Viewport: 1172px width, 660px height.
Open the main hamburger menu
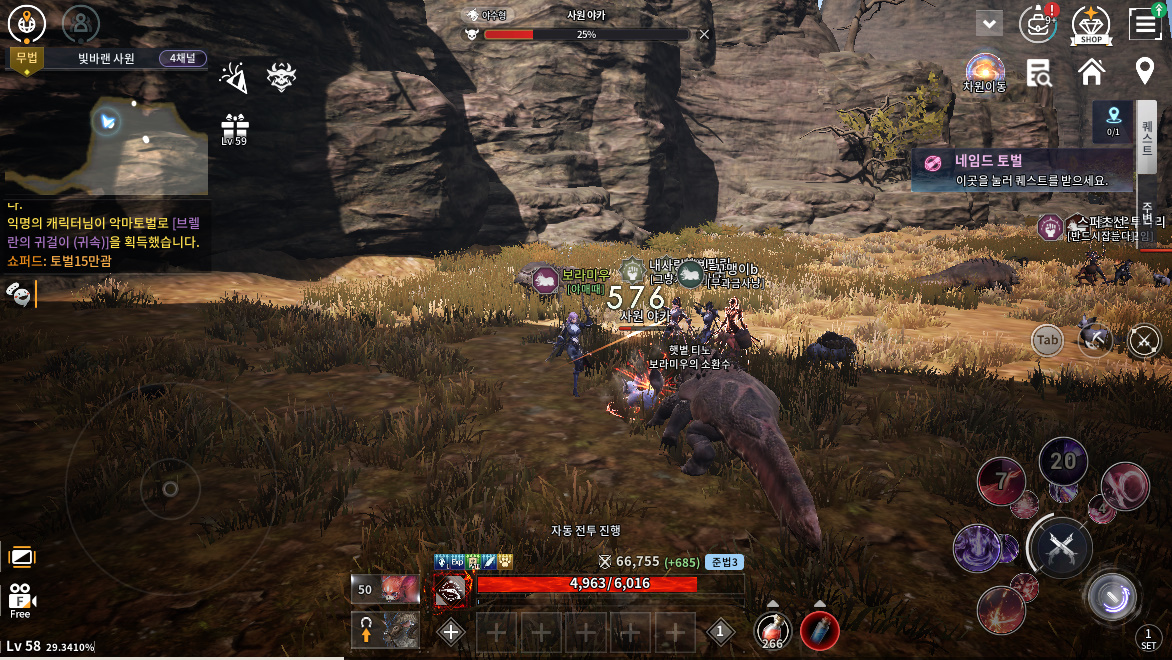tap(1144, 23)
